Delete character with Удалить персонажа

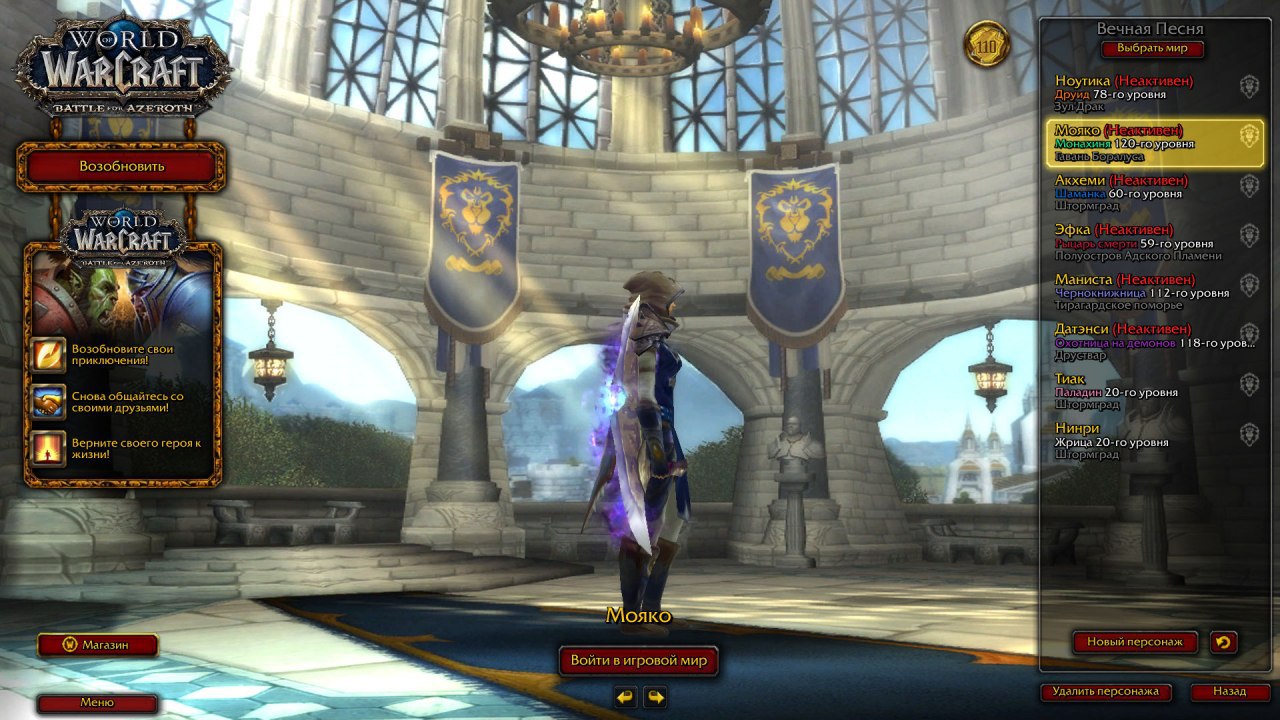[x=1105, y=691]
